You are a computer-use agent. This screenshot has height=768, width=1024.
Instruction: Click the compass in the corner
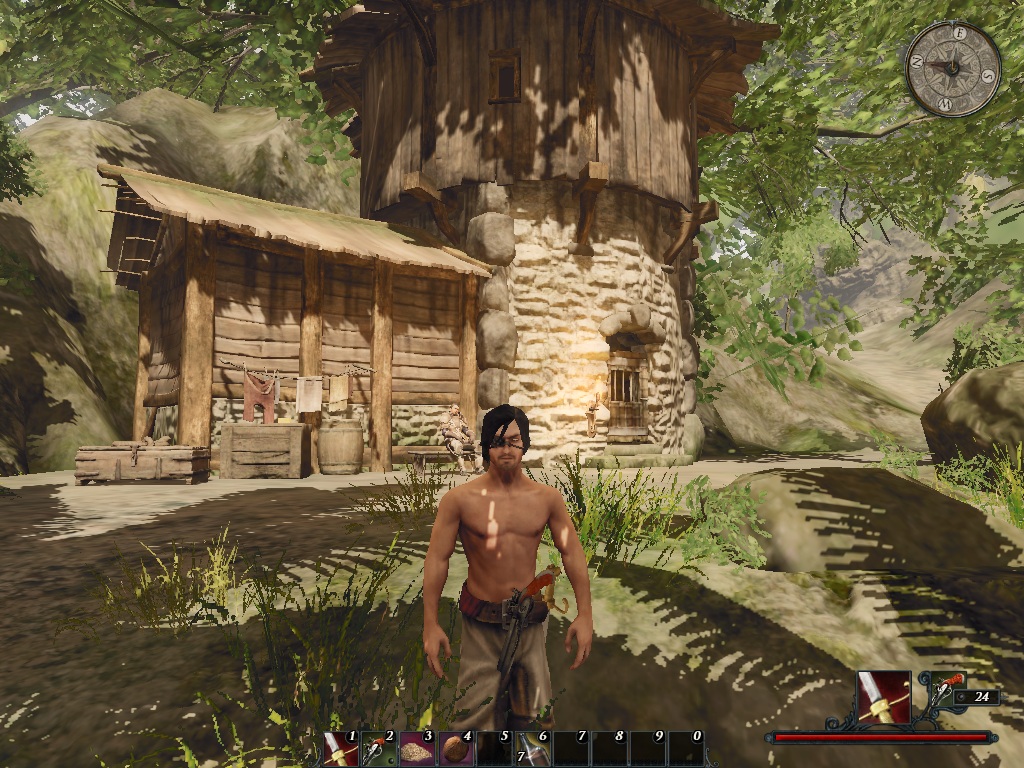(953, 68)
